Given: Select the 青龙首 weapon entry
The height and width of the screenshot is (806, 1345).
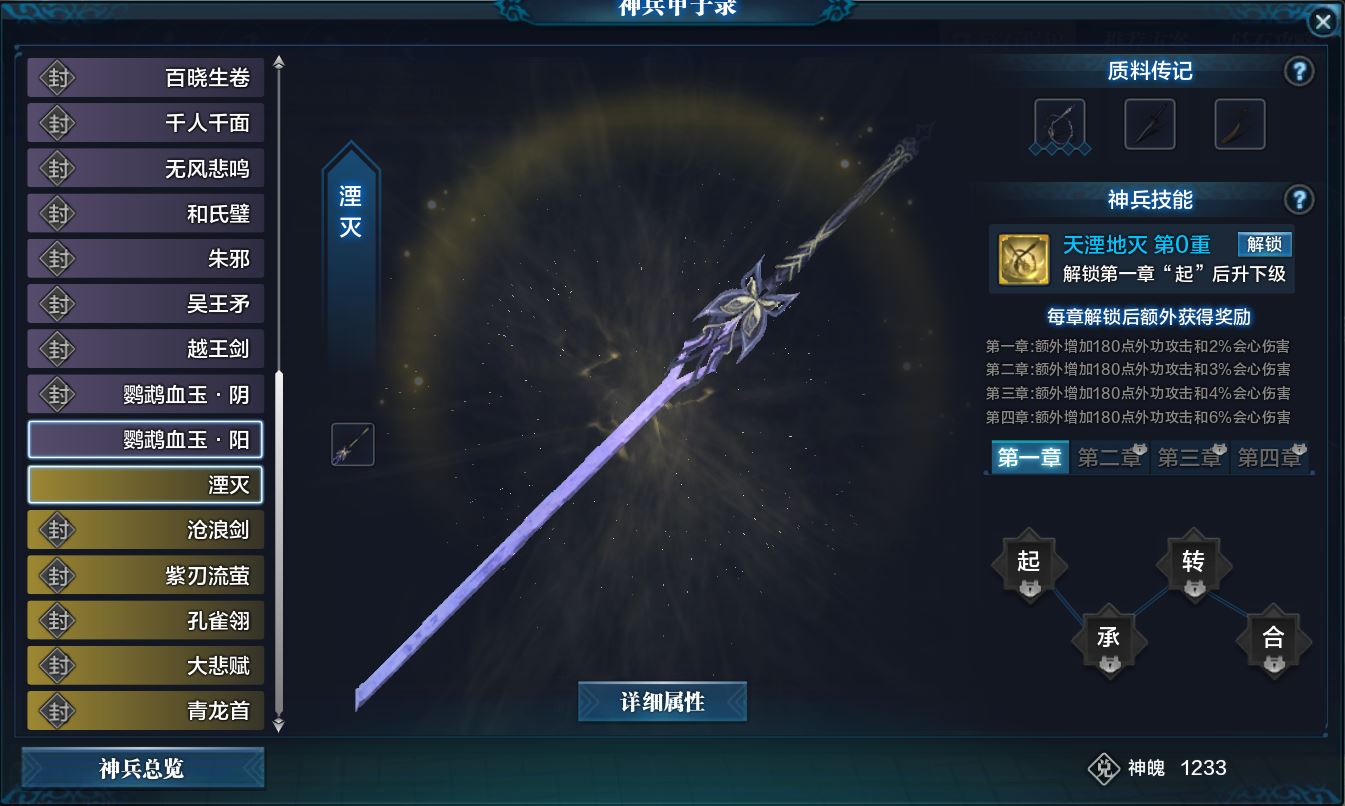Looking at the screenshot, I should pyautogui.click(x=146, y=711).
